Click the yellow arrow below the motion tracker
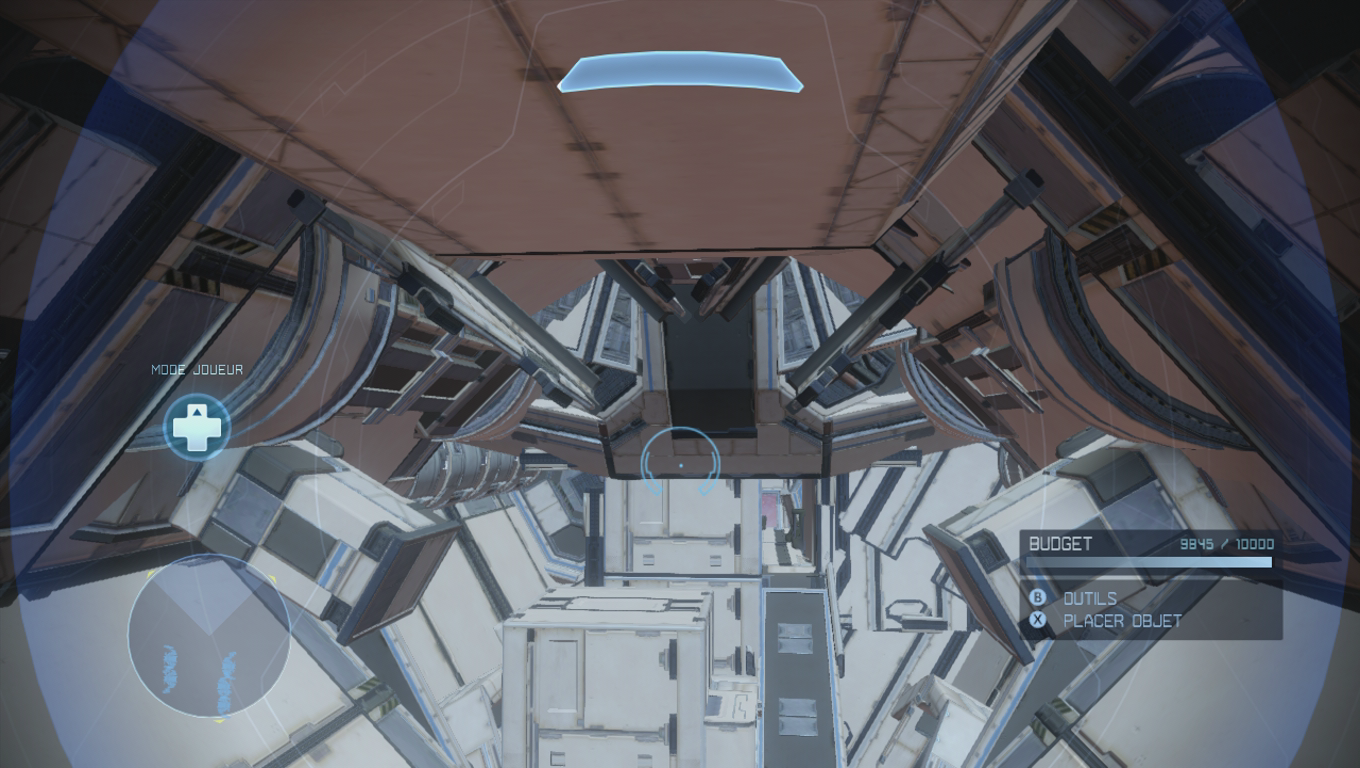 (x=218, y=721)
